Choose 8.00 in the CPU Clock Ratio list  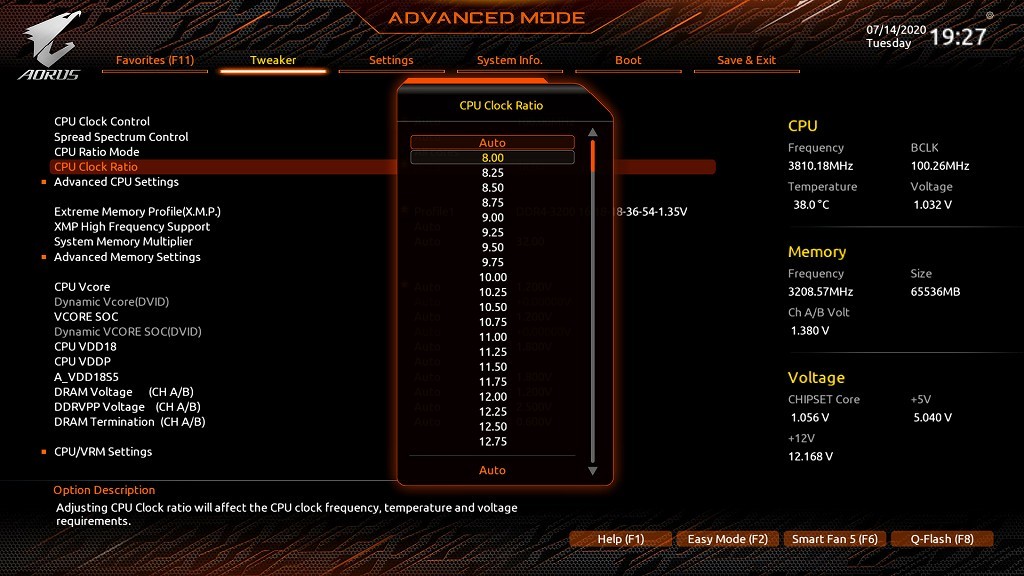tap(492, 157)
